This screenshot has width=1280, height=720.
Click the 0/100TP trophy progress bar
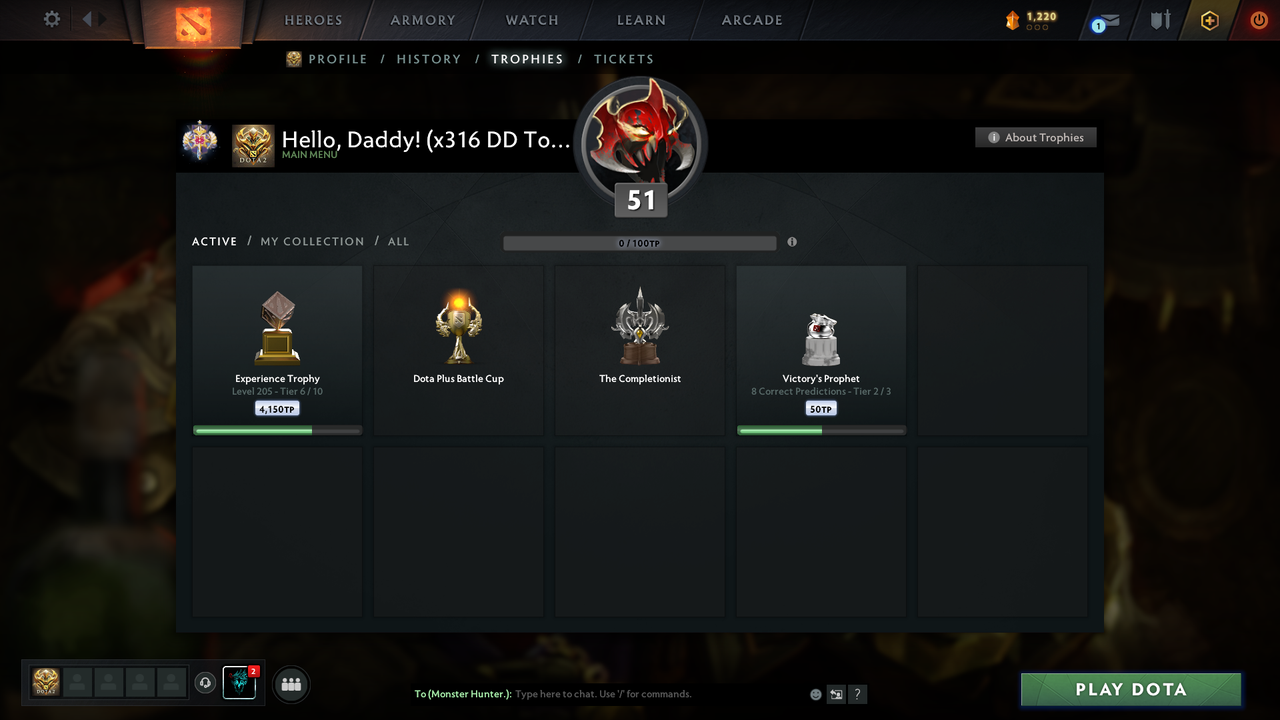tap(640, 242)
